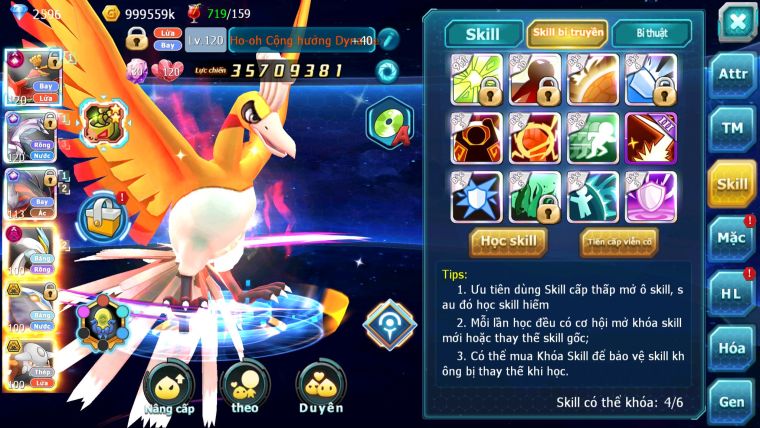Select the HL side tab

click(732, 293)
